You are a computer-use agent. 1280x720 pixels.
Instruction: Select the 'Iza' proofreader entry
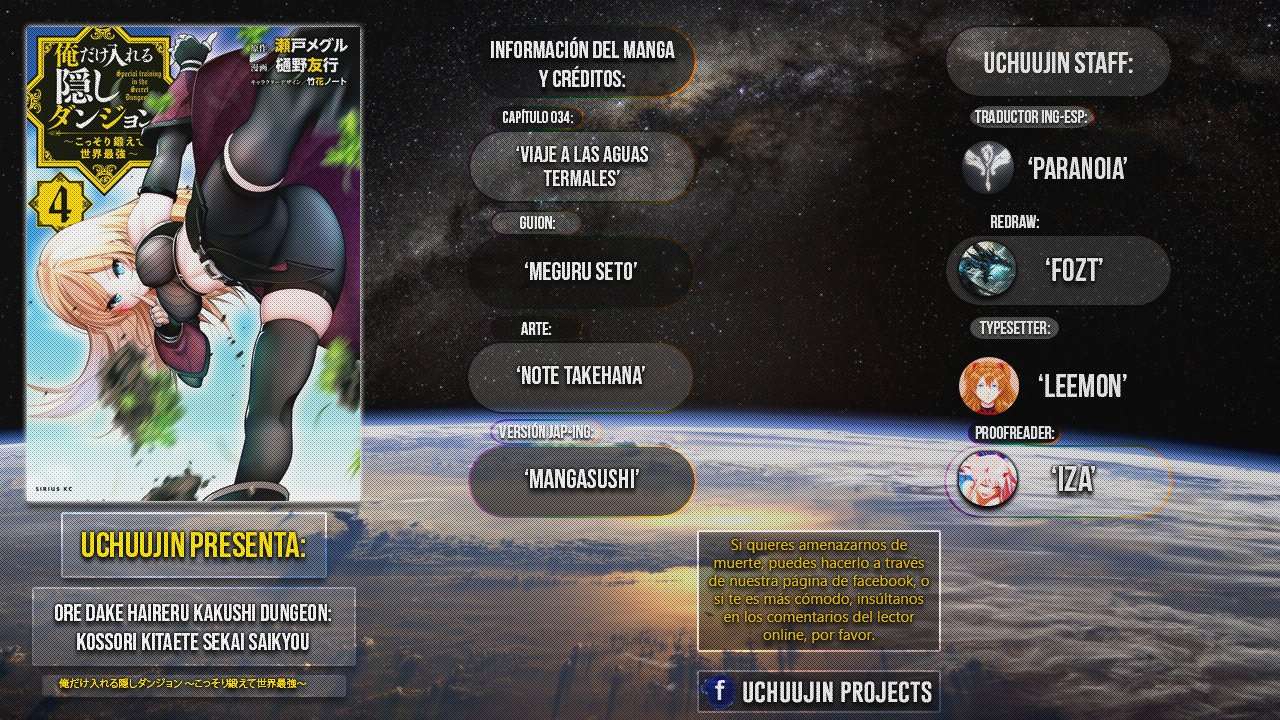(x=1058, y=481)
